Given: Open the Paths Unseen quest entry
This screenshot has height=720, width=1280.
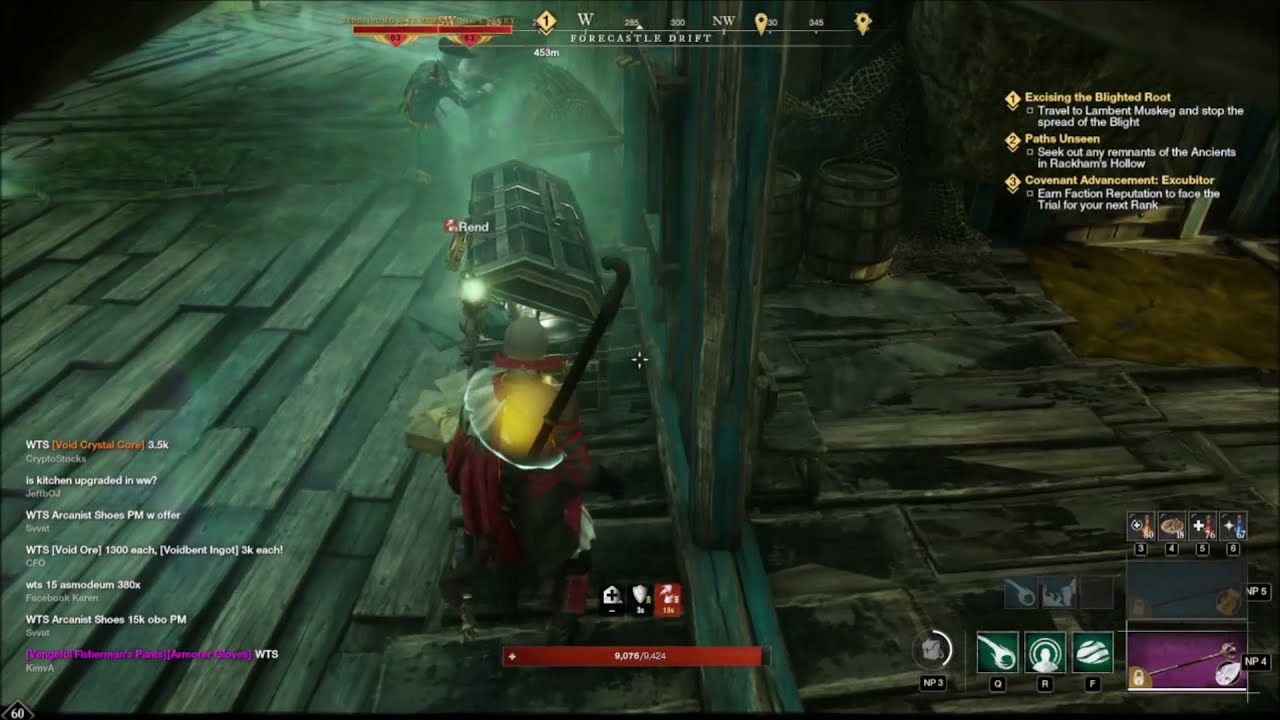Looking at the screenshot, I should pyautogui.click(x=1062, y=139).
